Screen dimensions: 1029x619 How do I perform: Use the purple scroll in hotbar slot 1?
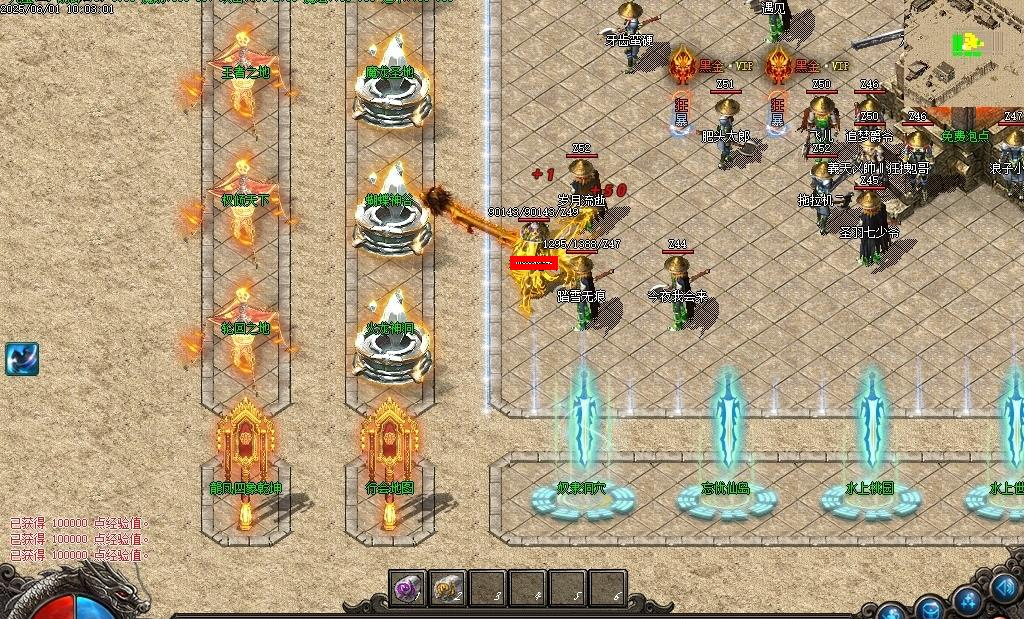(408, 589)
